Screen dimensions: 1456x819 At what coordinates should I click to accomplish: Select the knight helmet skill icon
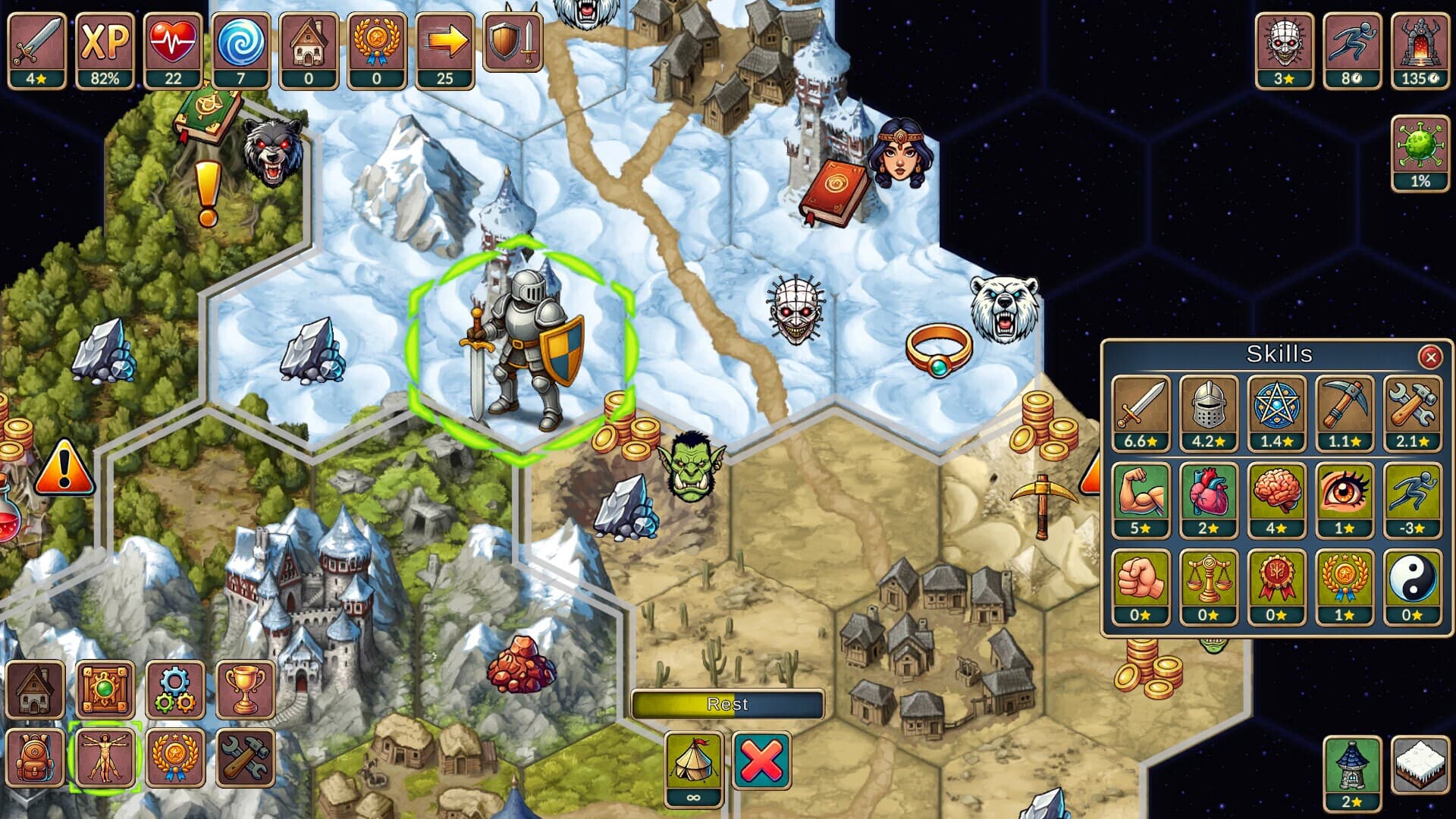coord(1209,413)
